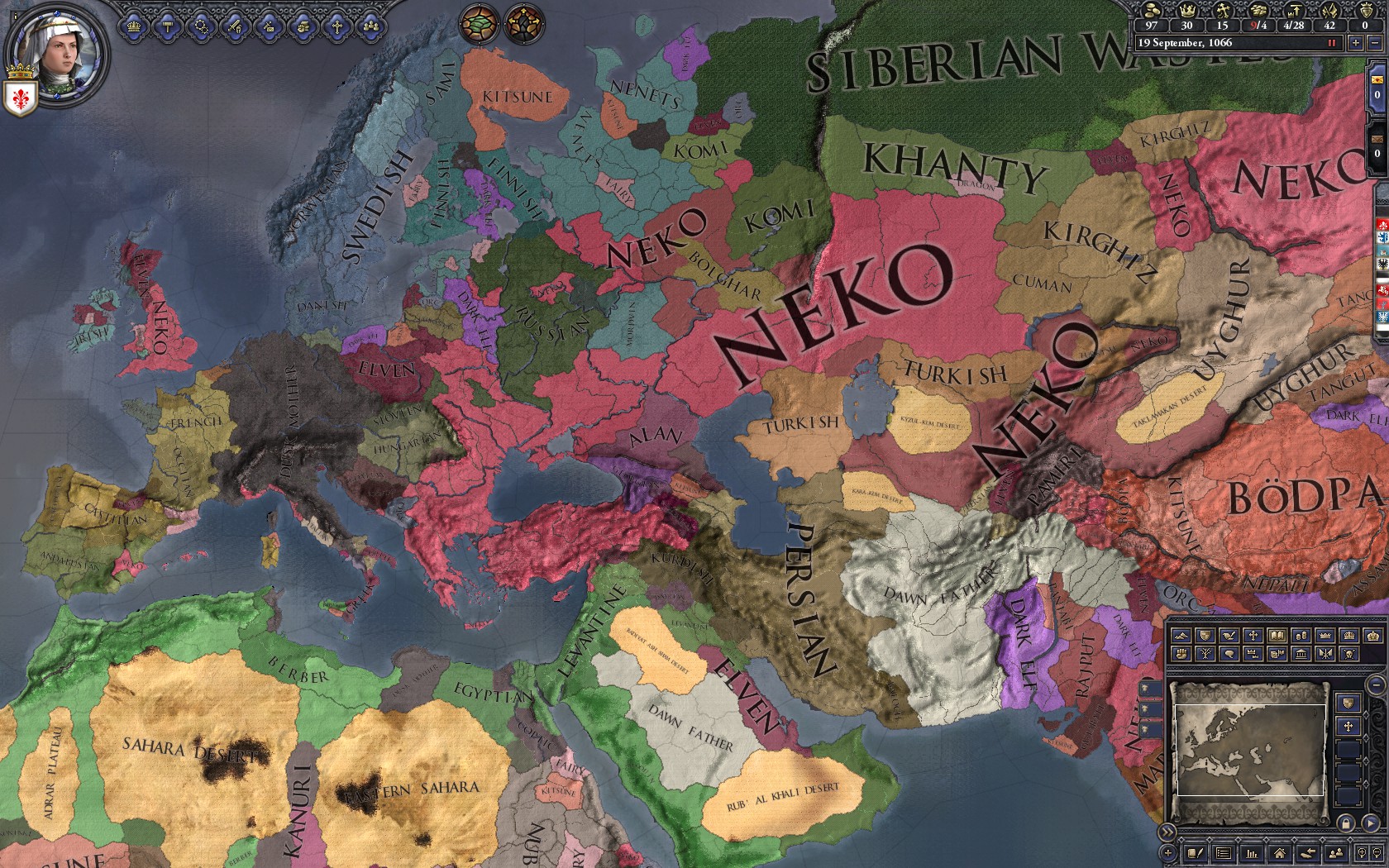Decrease game speed with the minus button
The width and height of the screenshot is (1389, 868).
point(1375,43)
